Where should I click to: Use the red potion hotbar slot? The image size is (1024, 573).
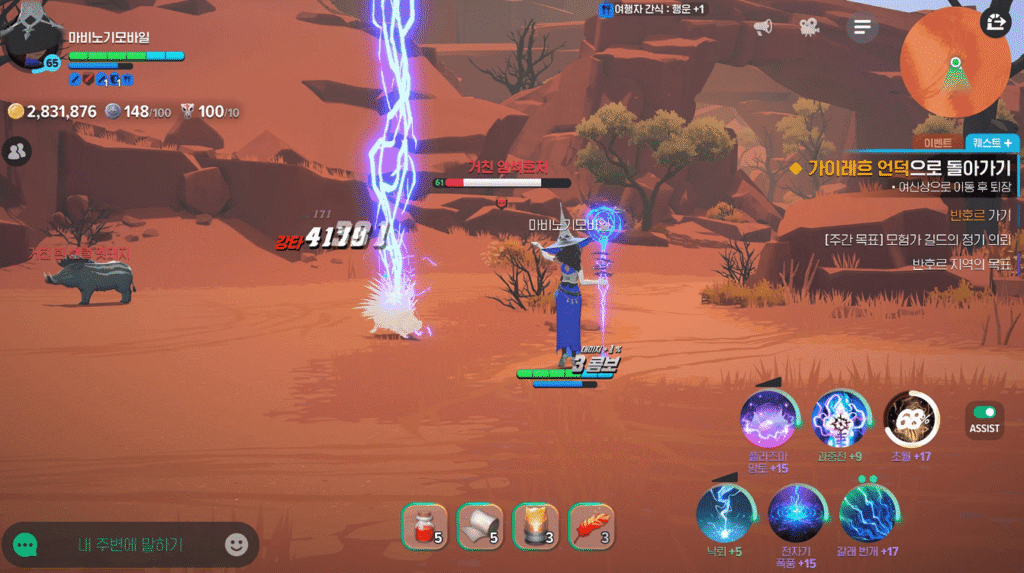coord(424,526)
